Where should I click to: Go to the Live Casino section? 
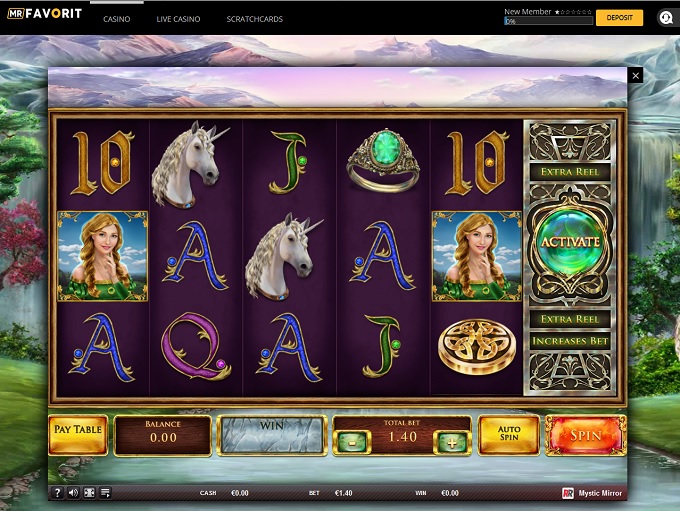[178, 19]
